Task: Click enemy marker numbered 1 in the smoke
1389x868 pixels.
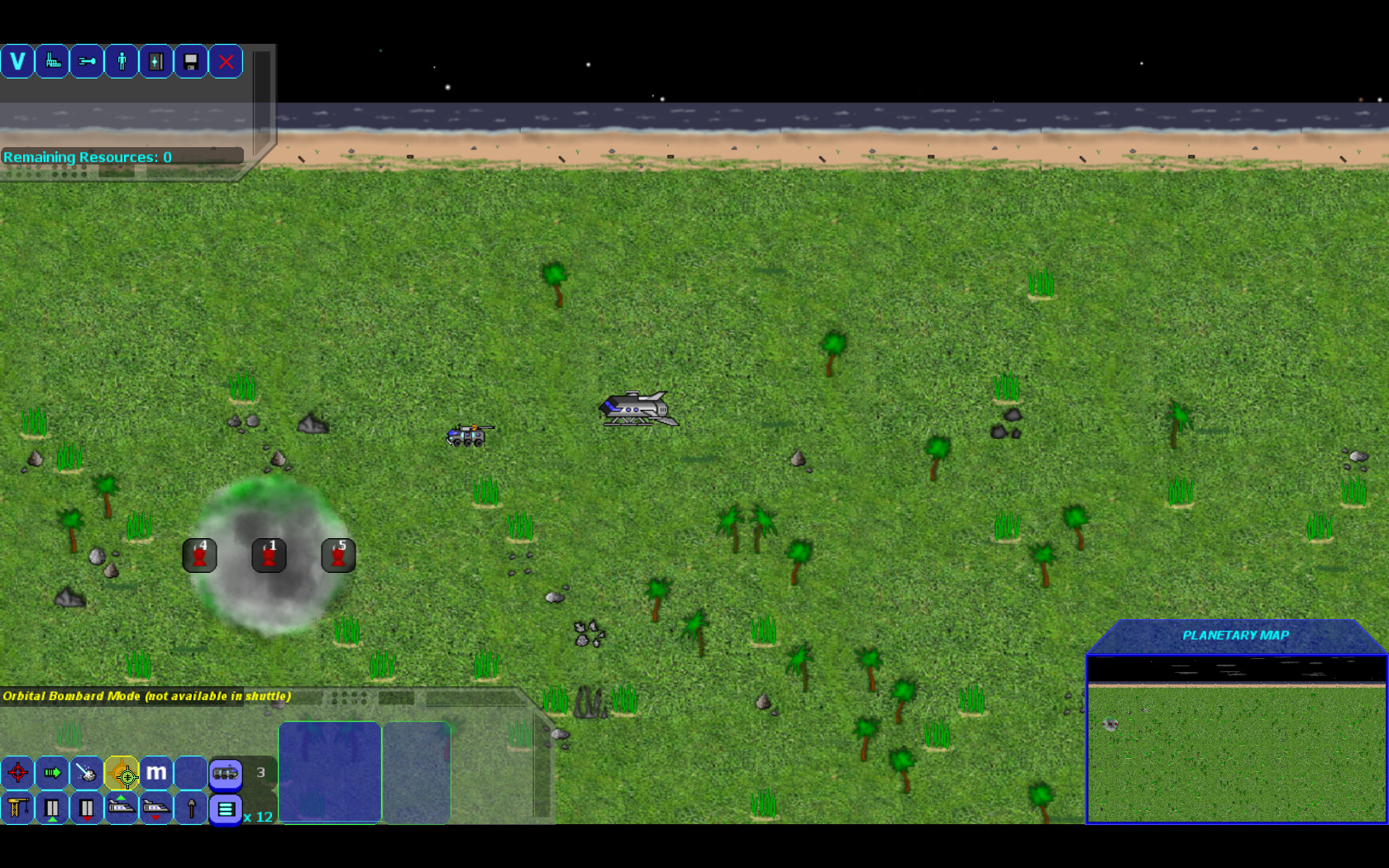Action: point(269,555)
